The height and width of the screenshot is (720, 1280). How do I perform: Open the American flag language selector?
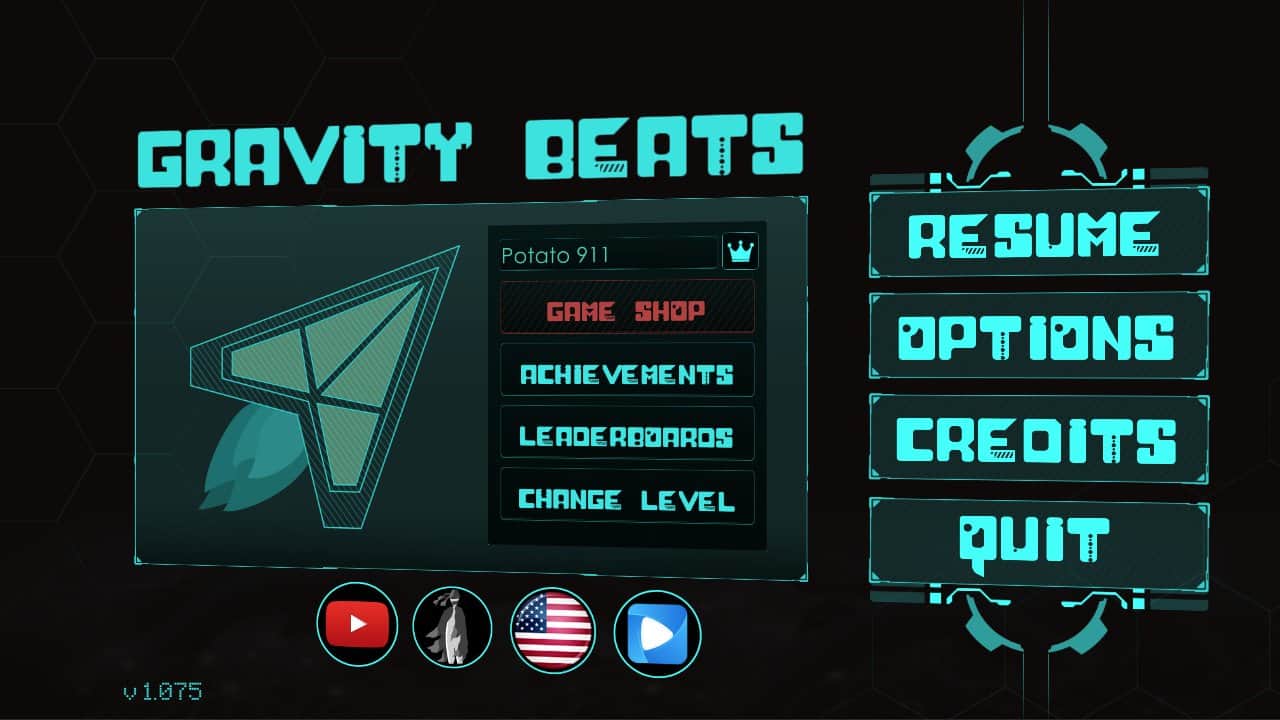tap(554, 628)
